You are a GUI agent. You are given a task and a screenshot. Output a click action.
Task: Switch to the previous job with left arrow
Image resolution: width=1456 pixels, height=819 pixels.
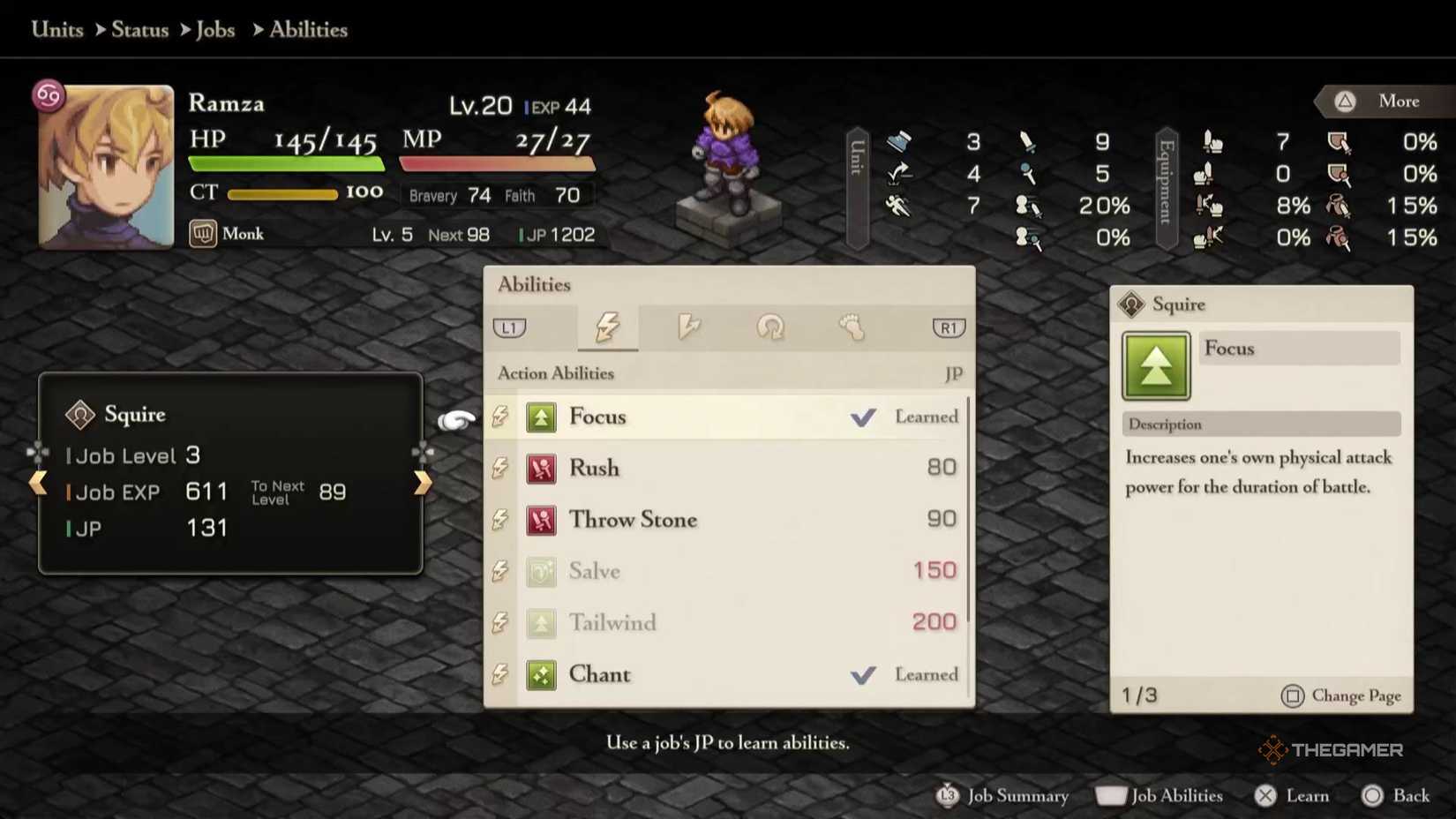coord(38,482)
